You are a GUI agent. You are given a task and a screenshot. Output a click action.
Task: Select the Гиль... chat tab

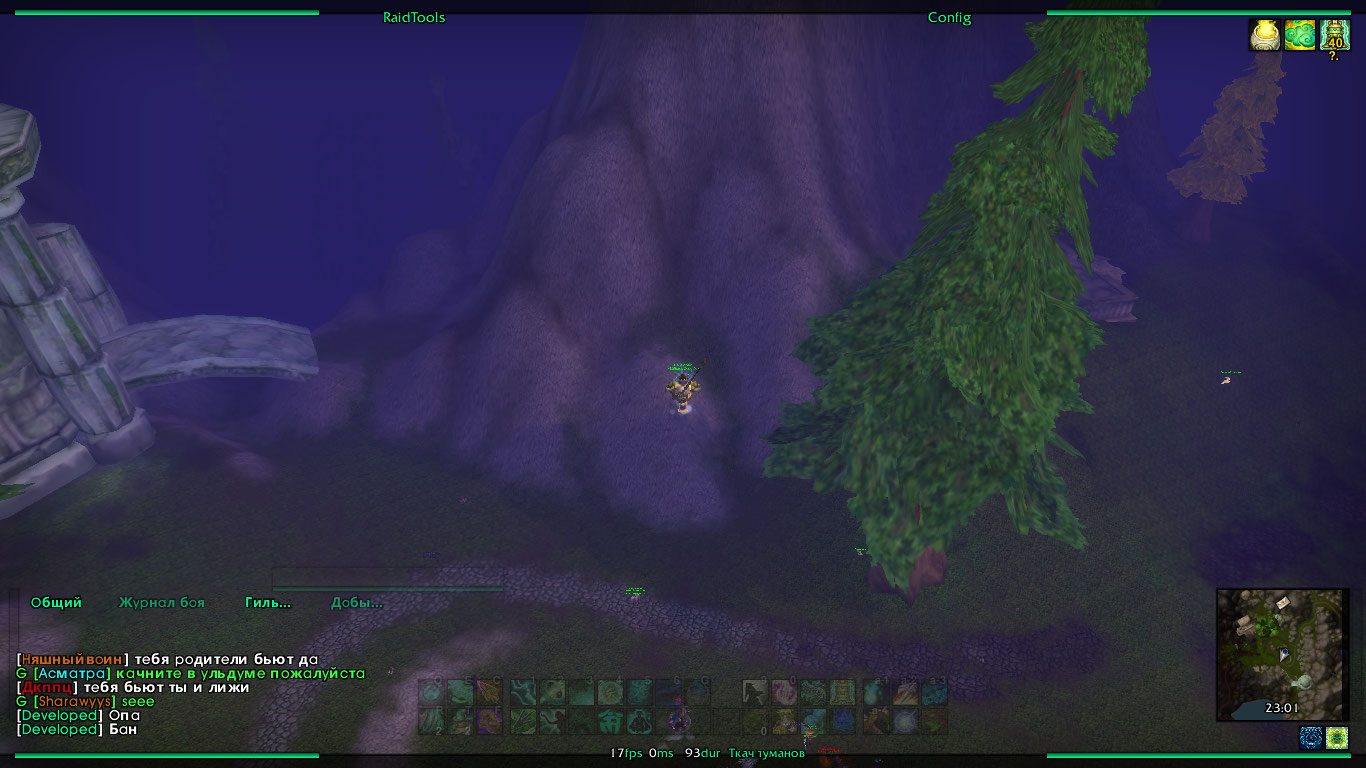coord(268,603)
